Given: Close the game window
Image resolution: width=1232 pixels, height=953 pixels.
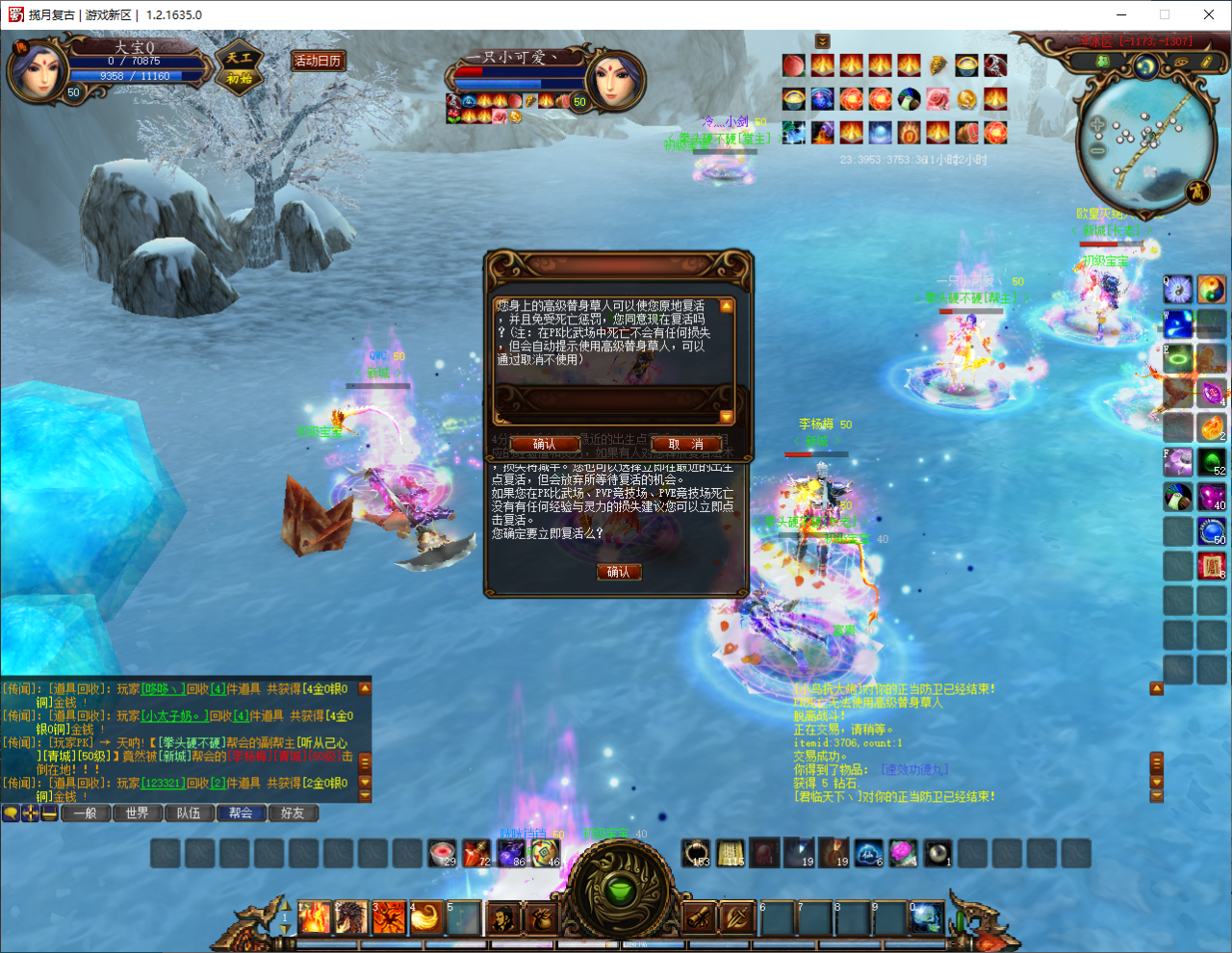Looking at the screenshot, I should [x=1209, y=14].
